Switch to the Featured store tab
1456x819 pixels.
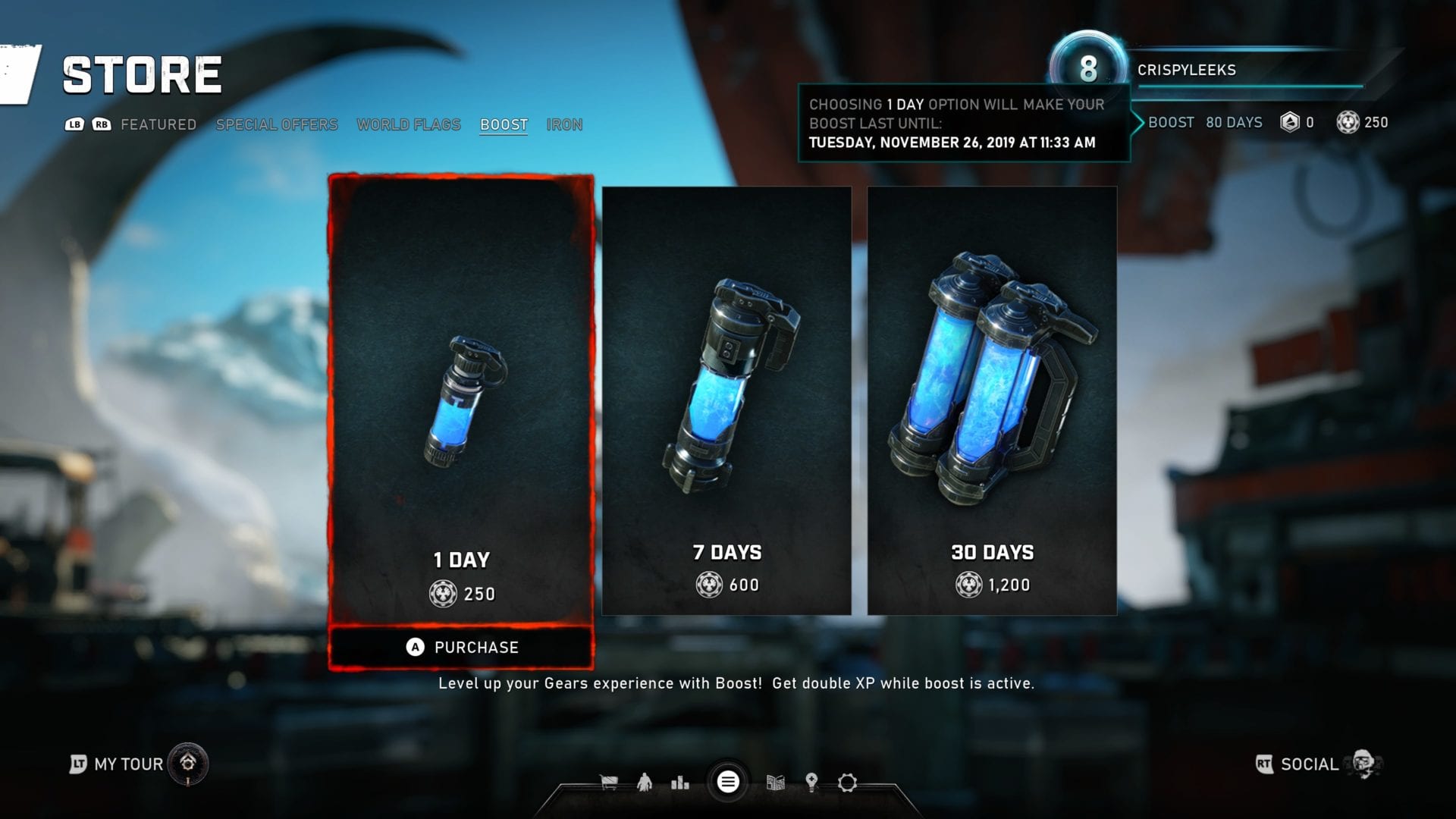coord(158,124)
